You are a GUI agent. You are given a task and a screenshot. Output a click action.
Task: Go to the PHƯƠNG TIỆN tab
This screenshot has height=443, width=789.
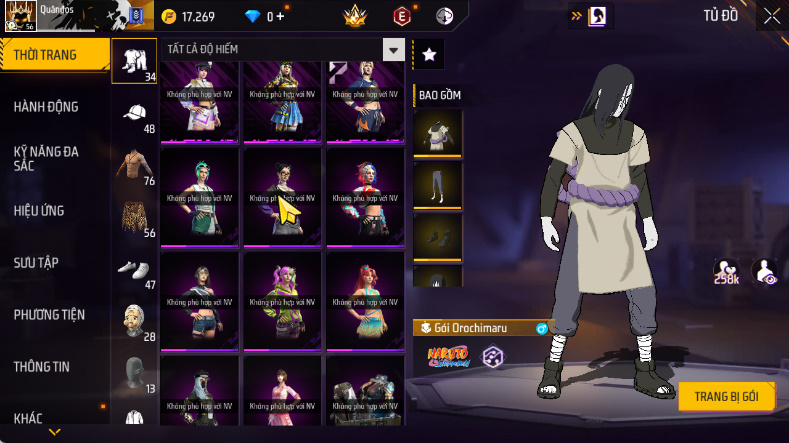click(x=48, y=315)
